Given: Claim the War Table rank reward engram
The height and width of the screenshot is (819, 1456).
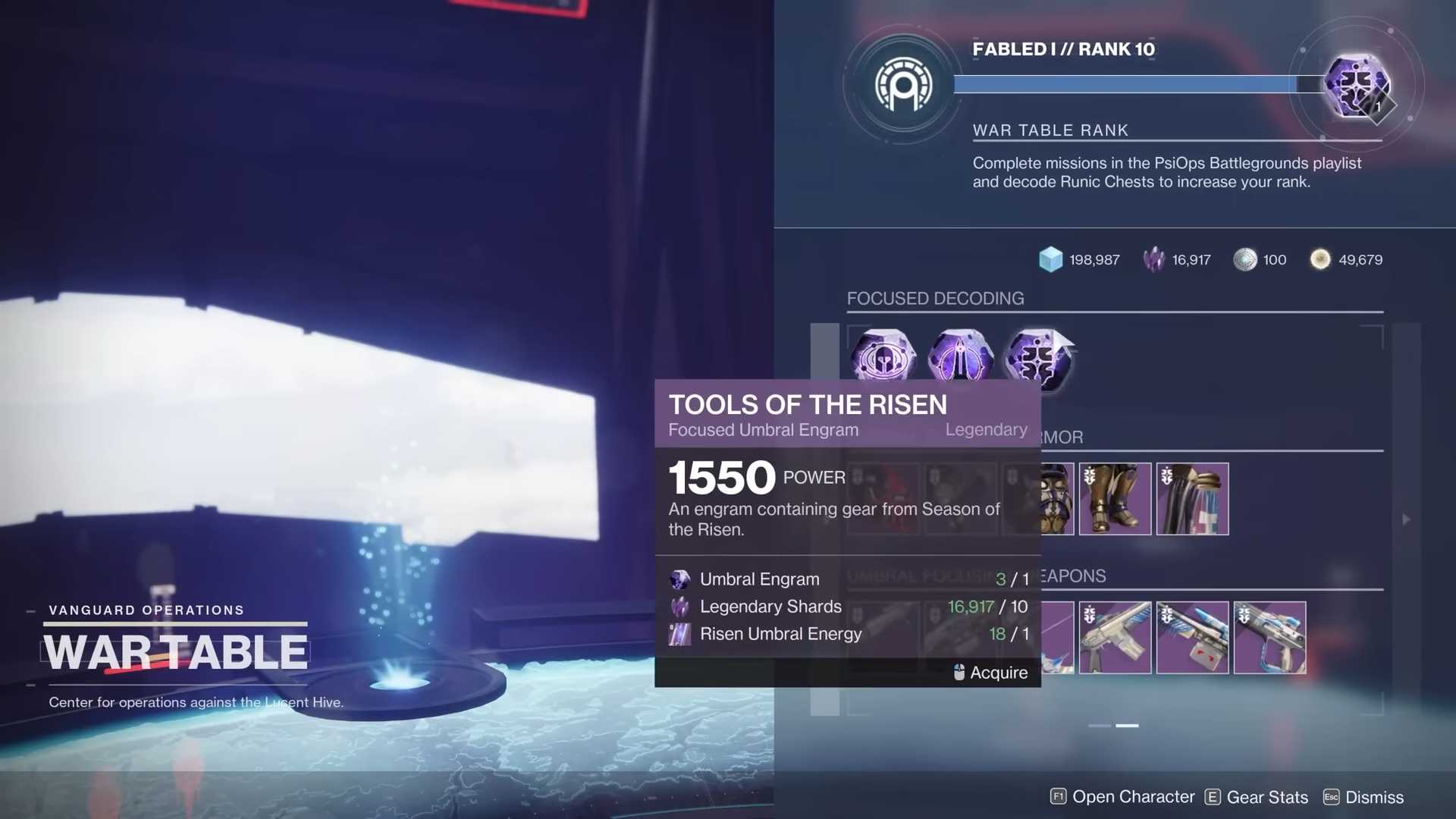Looking at the screenshot, I should pos(1357,85).
